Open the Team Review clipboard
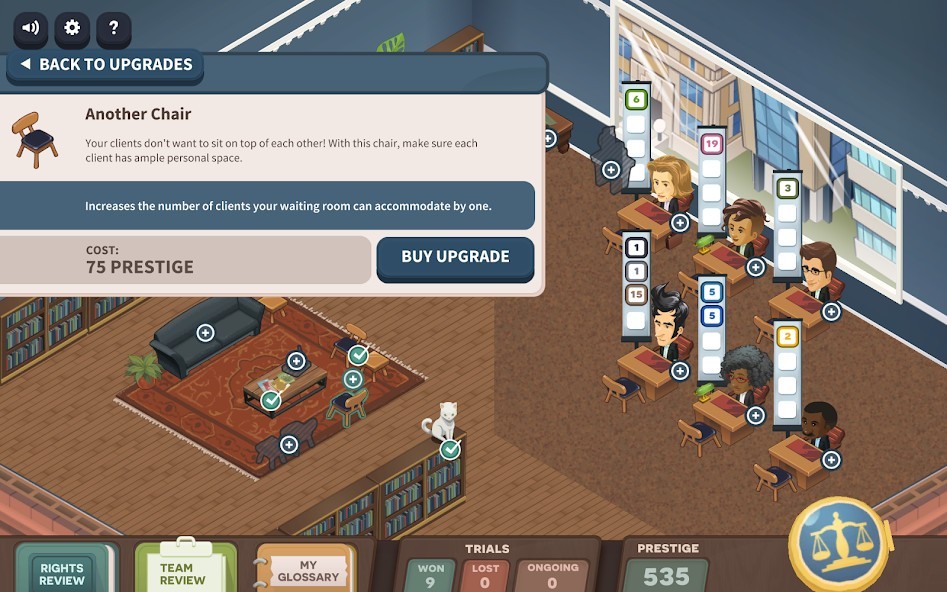 tap(183, 572)
